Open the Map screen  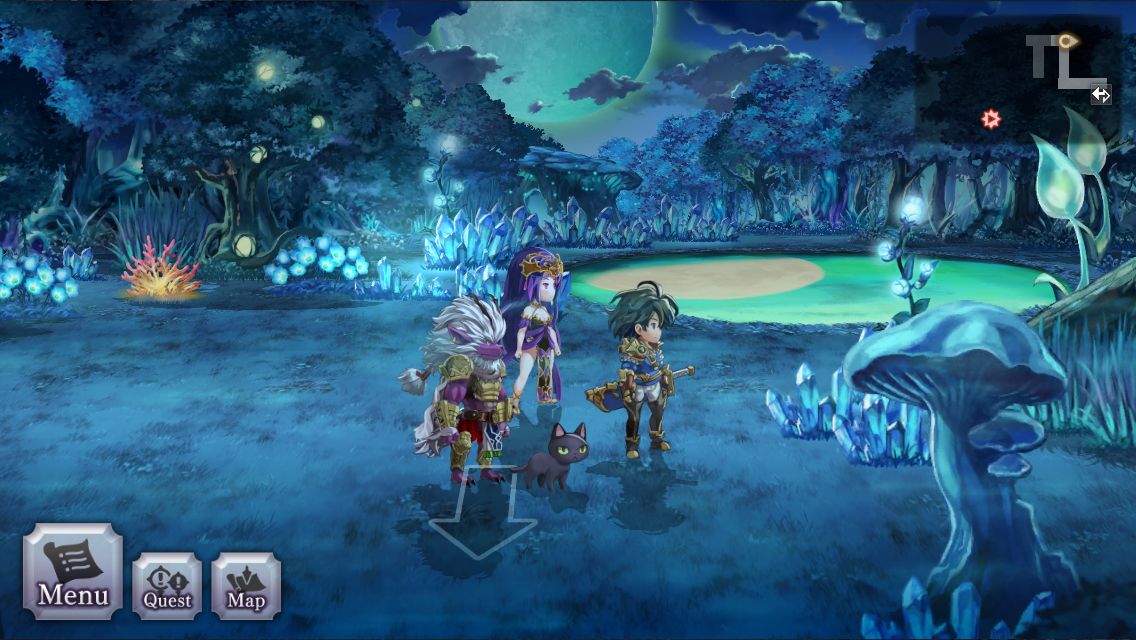pos(246,585)
